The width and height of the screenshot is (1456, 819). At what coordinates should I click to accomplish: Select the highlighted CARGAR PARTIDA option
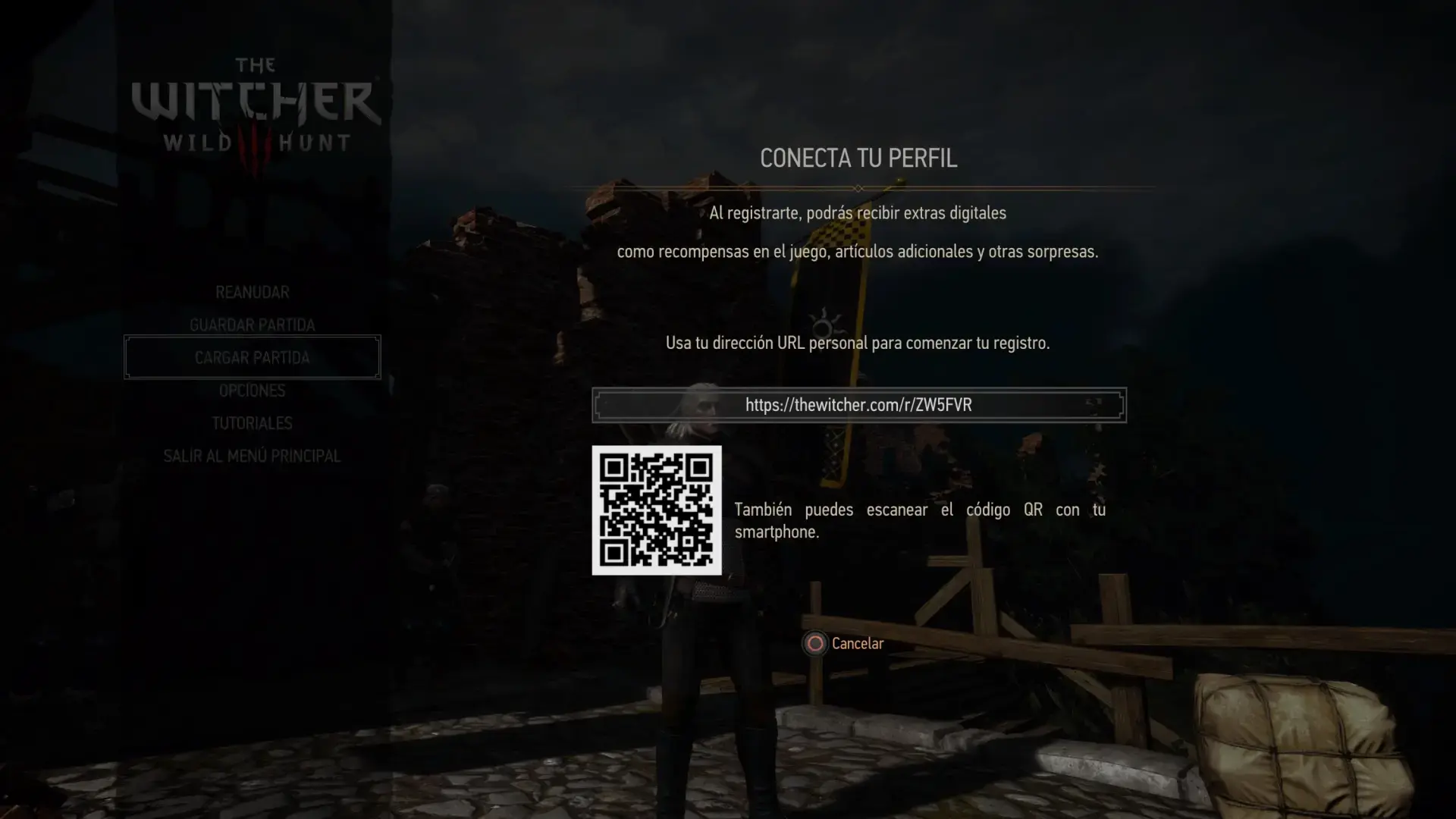tap(252, 357)
